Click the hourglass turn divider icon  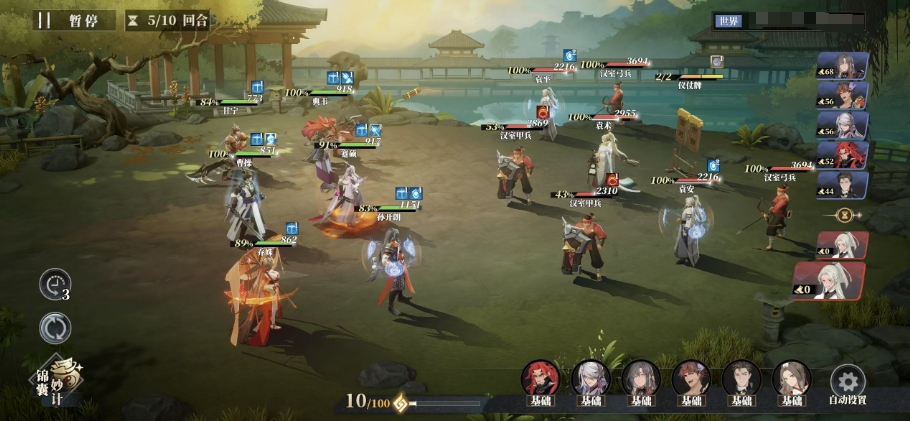844,215
